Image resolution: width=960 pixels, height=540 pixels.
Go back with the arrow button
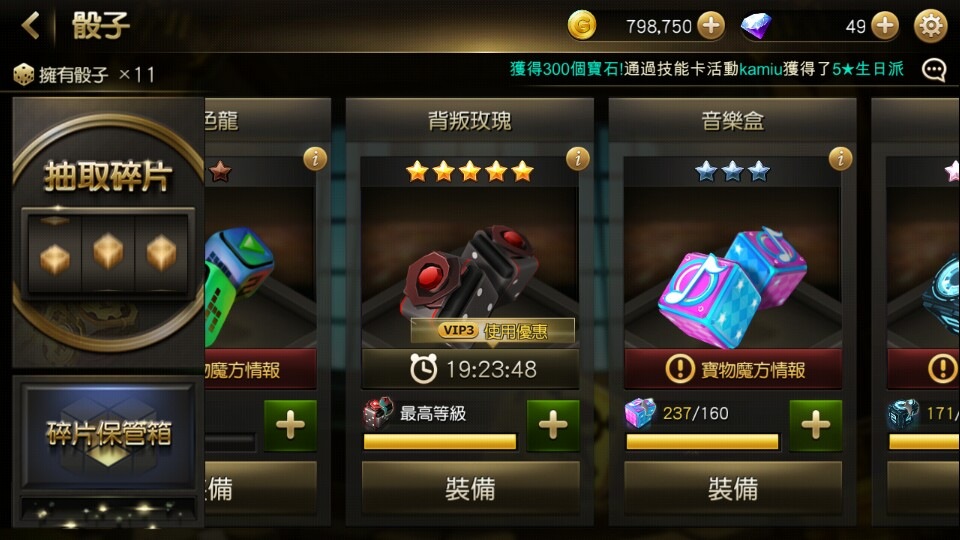(31, 26)
